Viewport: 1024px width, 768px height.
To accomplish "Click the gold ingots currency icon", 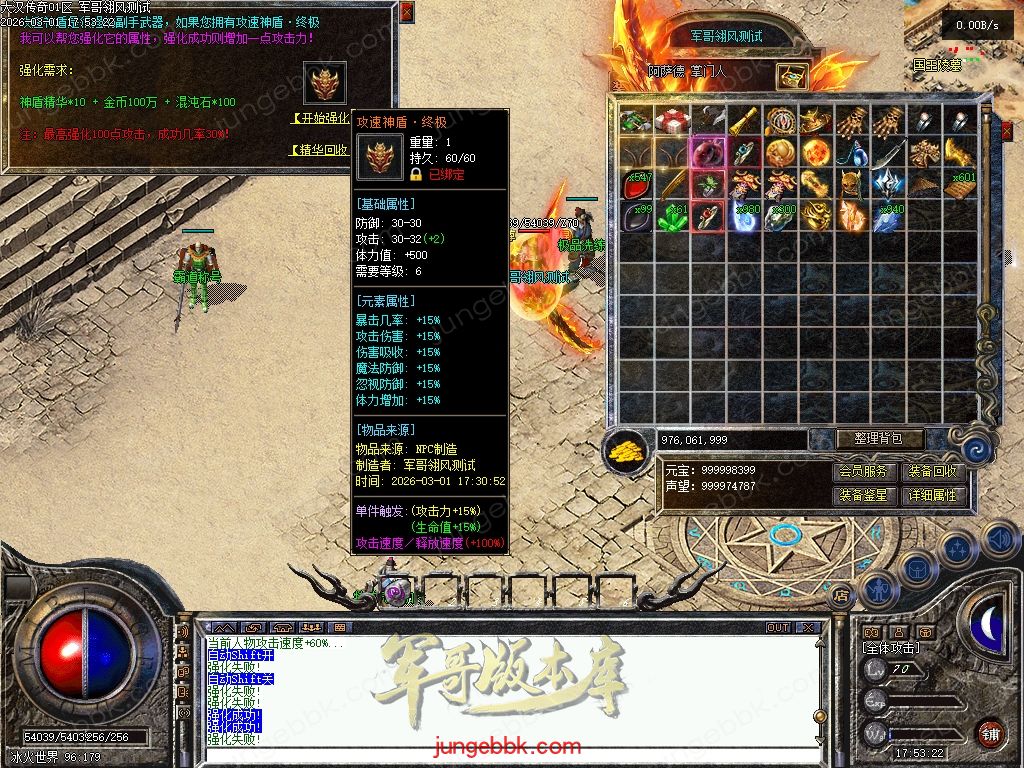I will (x=626, y=451).
